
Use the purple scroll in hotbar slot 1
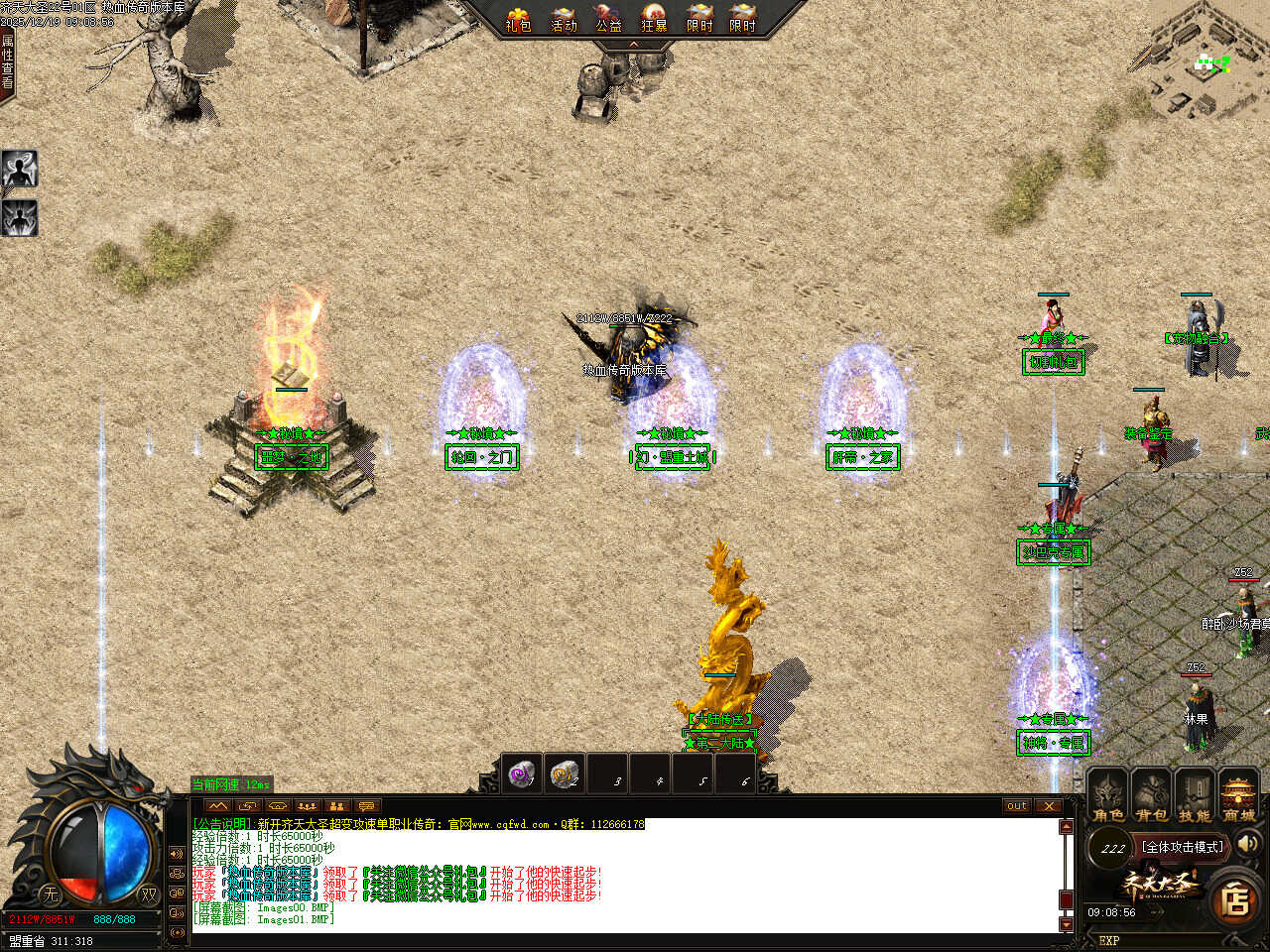click(522, 773)
